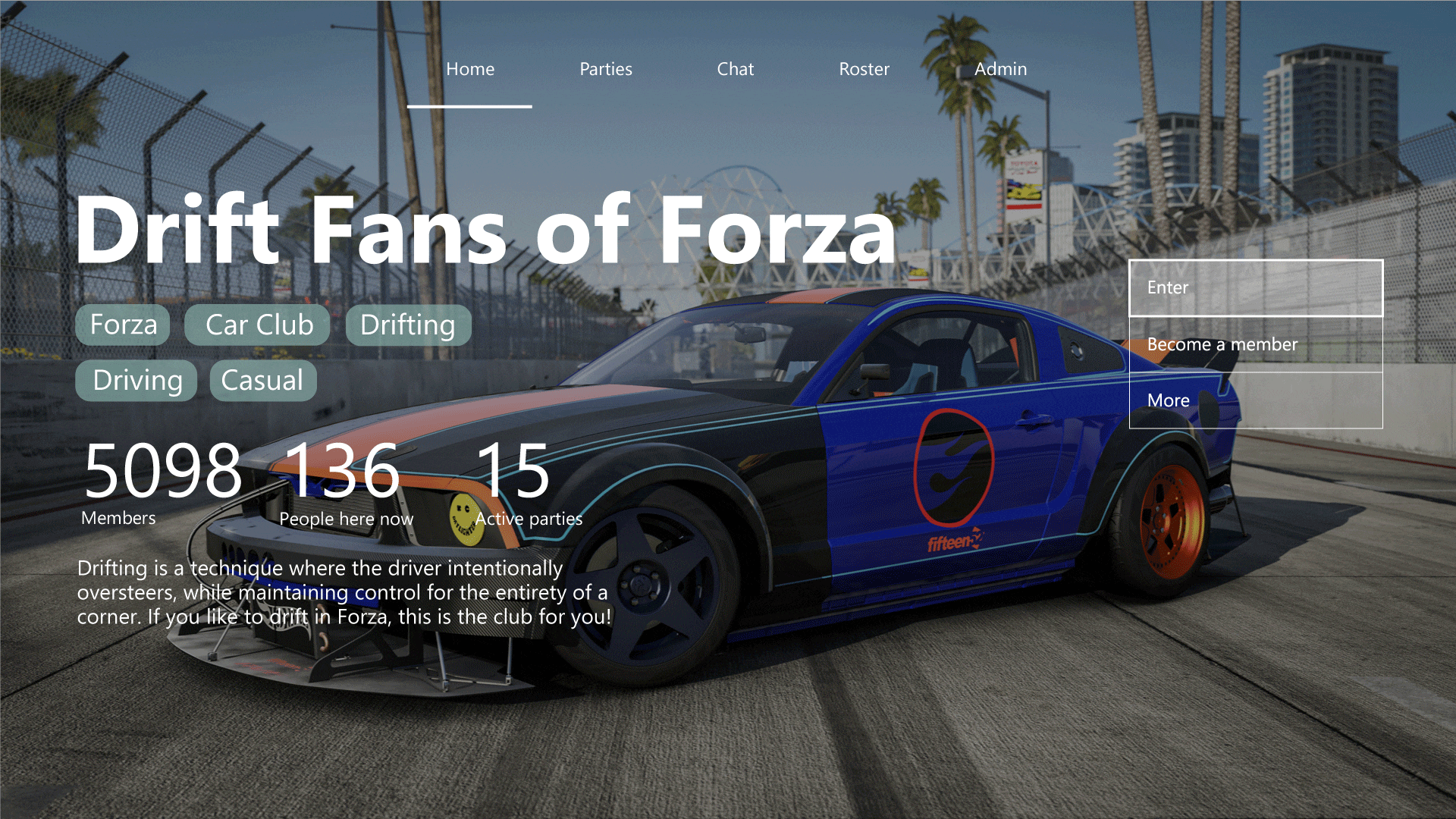Go to the Chat tab
This screenshot has width=1456, height=819.
[x=735, y=69]
